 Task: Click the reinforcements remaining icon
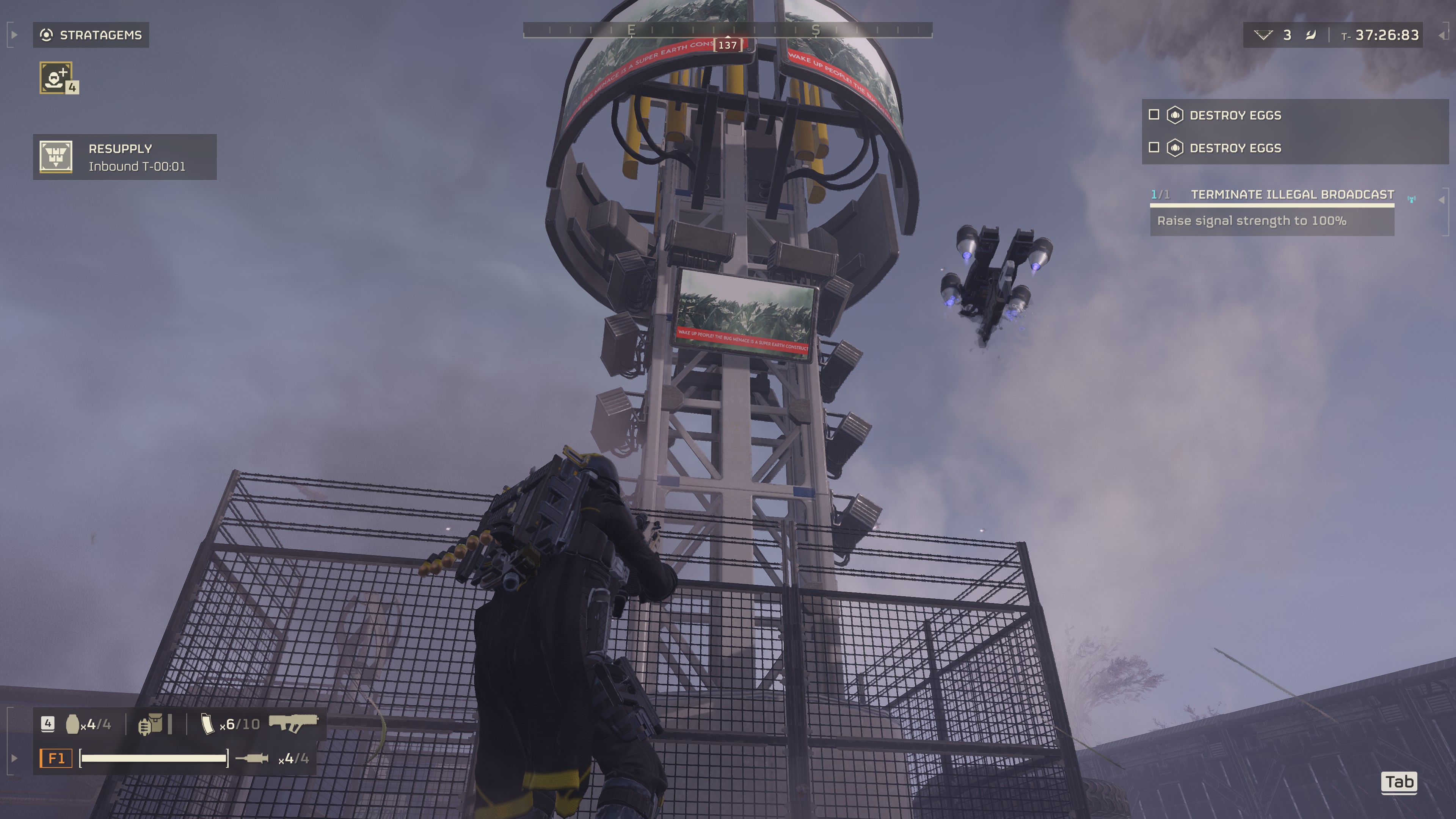(1263, 35)
